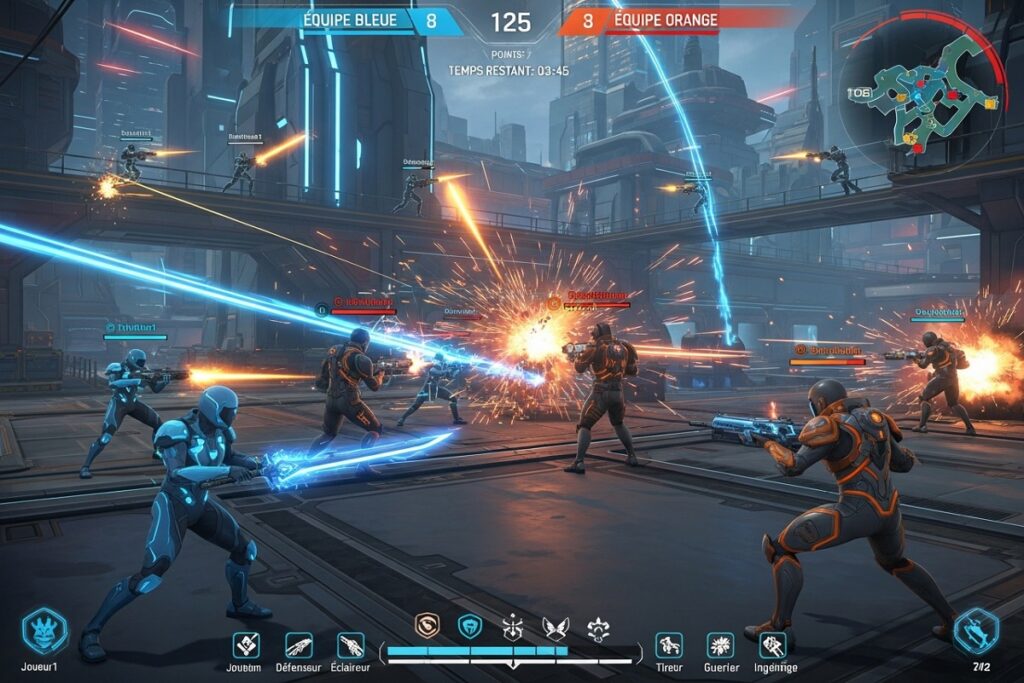Select the weapon icon above the ammo count

pyautogui.click(x=976, y=631)
